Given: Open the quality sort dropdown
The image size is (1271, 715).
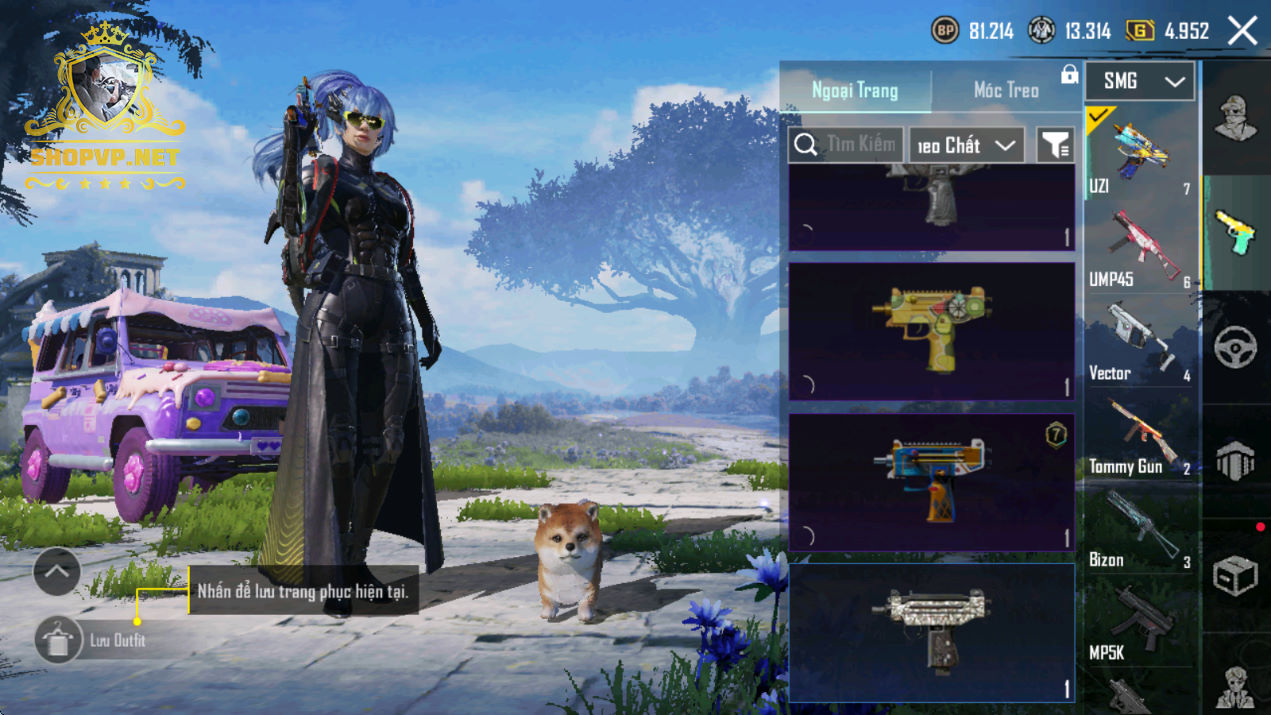Looking at the screenshot, I should 966,145.
